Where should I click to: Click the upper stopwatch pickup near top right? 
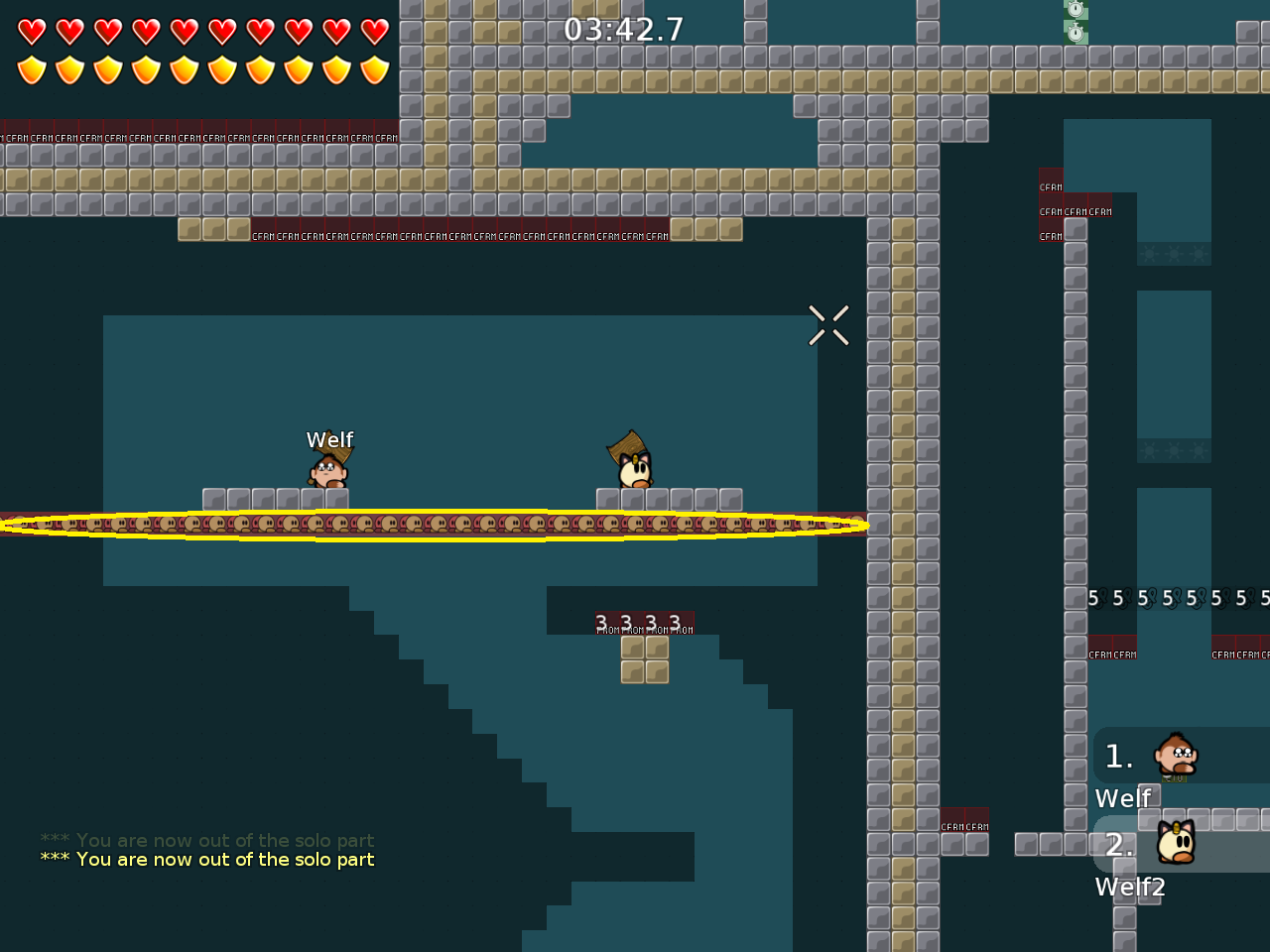point(1076,10)
